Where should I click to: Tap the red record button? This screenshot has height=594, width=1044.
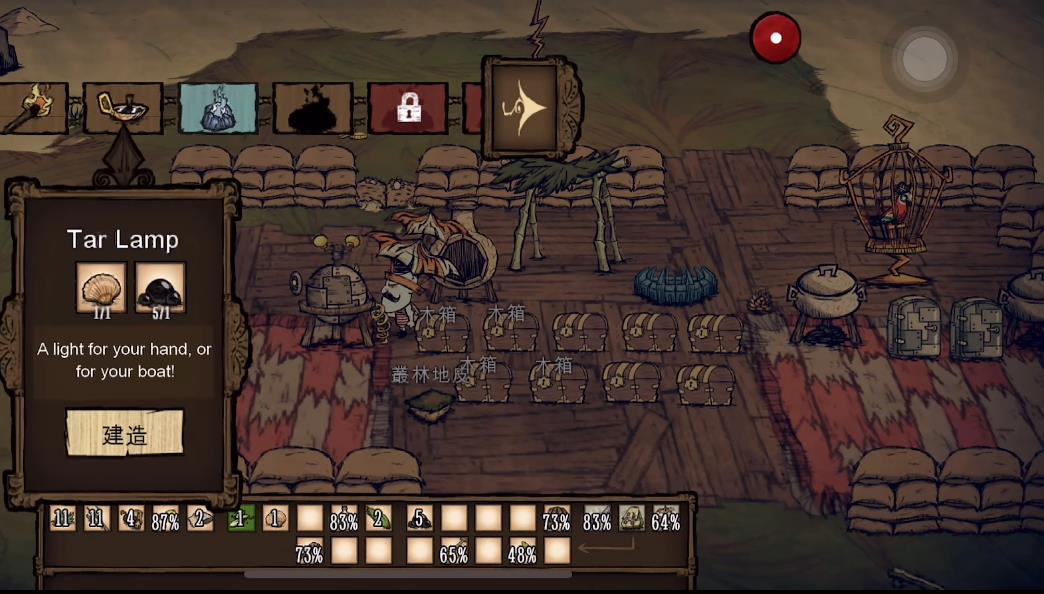pyautogui.click(x=775, y=39)
